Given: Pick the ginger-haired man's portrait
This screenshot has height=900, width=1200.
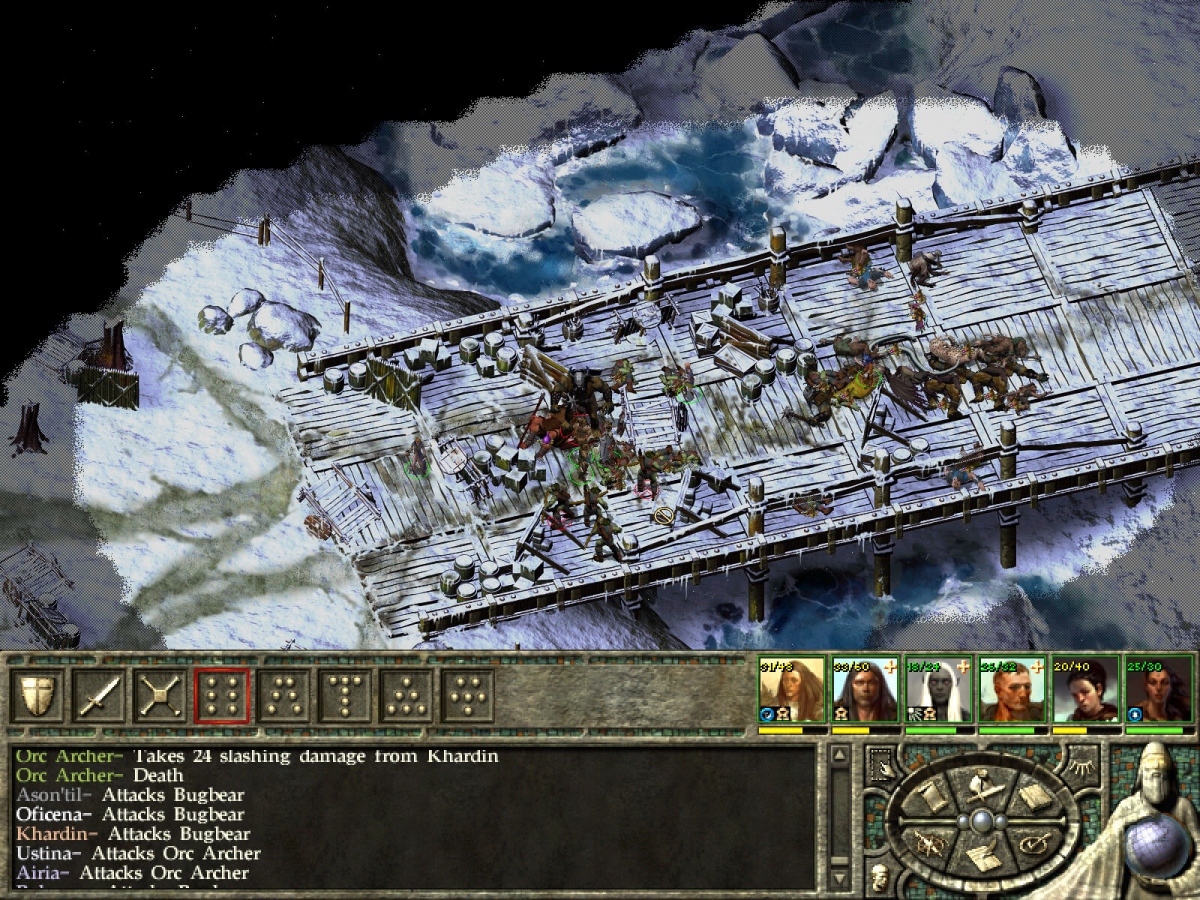Looking at the screenshot, I should 1012,690.
